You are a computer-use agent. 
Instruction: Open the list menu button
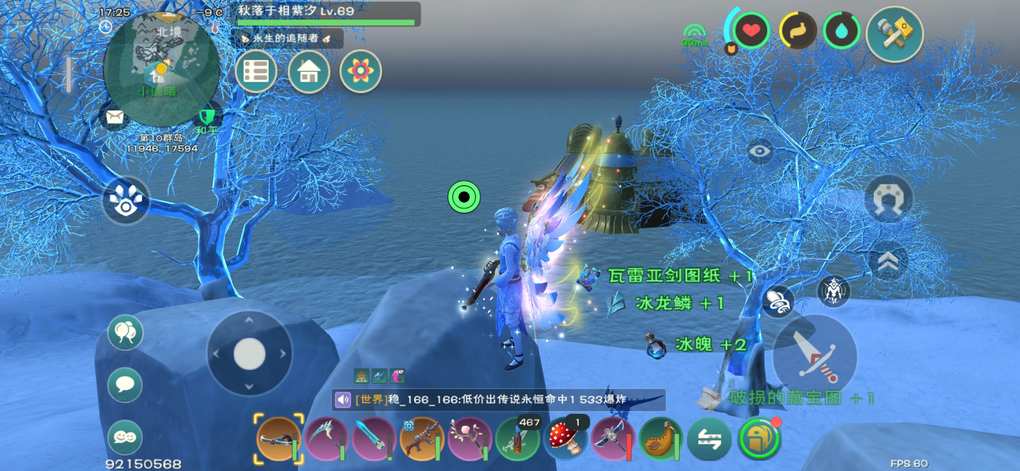(256, 71)
